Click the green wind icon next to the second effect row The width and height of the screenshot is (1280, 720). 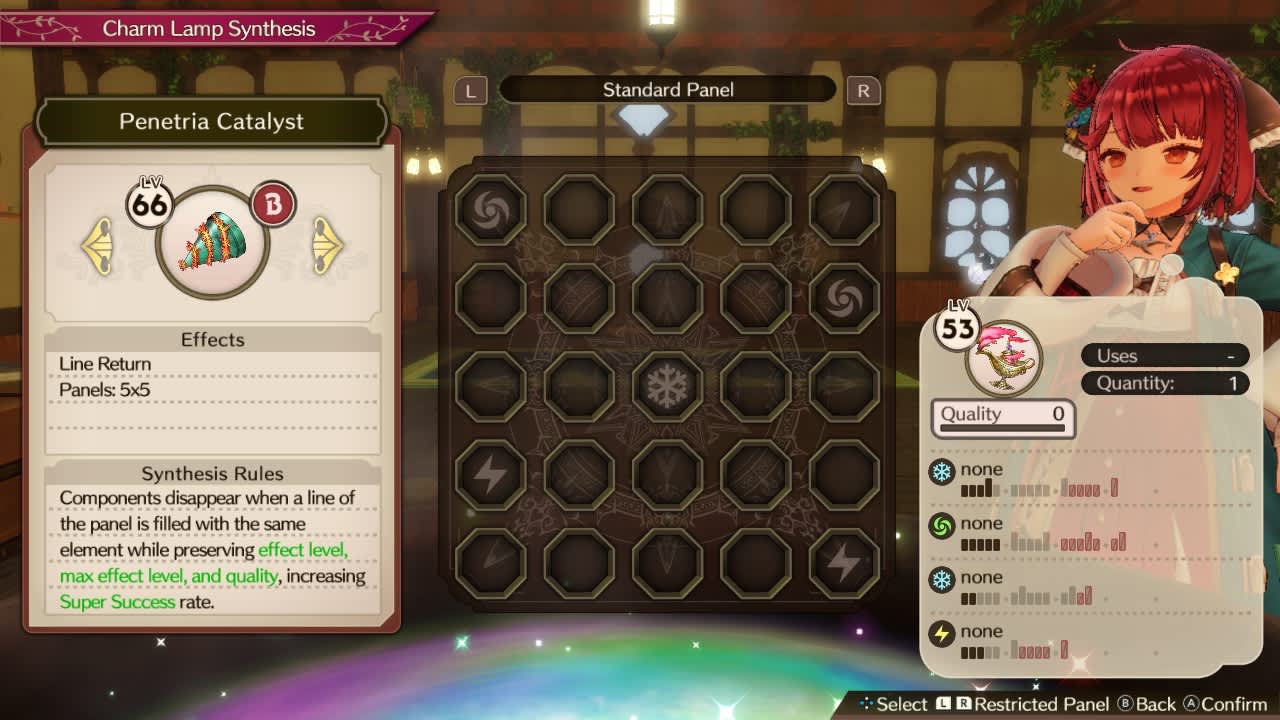[941, 523]
